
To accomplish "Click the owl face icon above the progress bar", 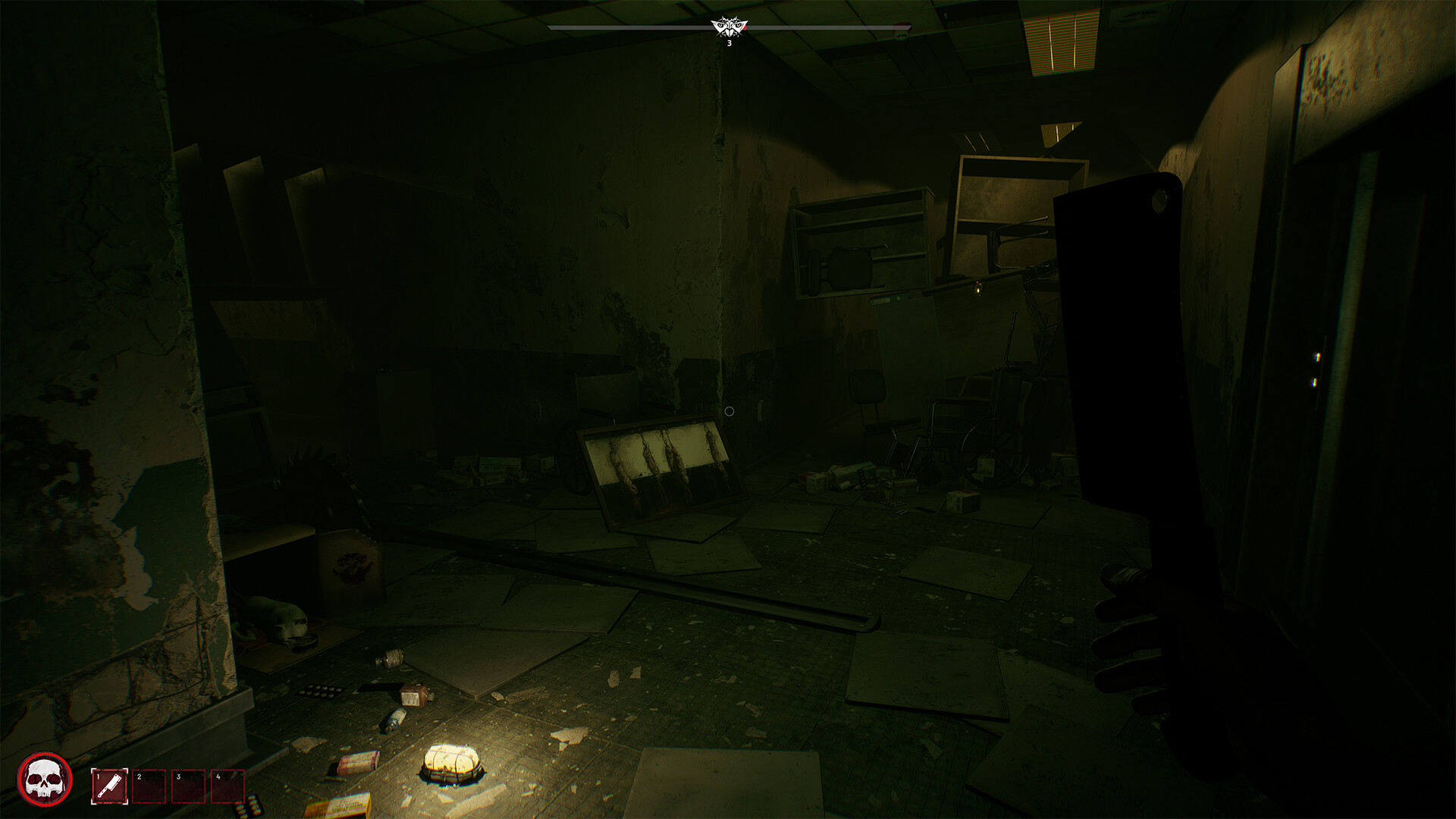I will (x=729, y=24).
